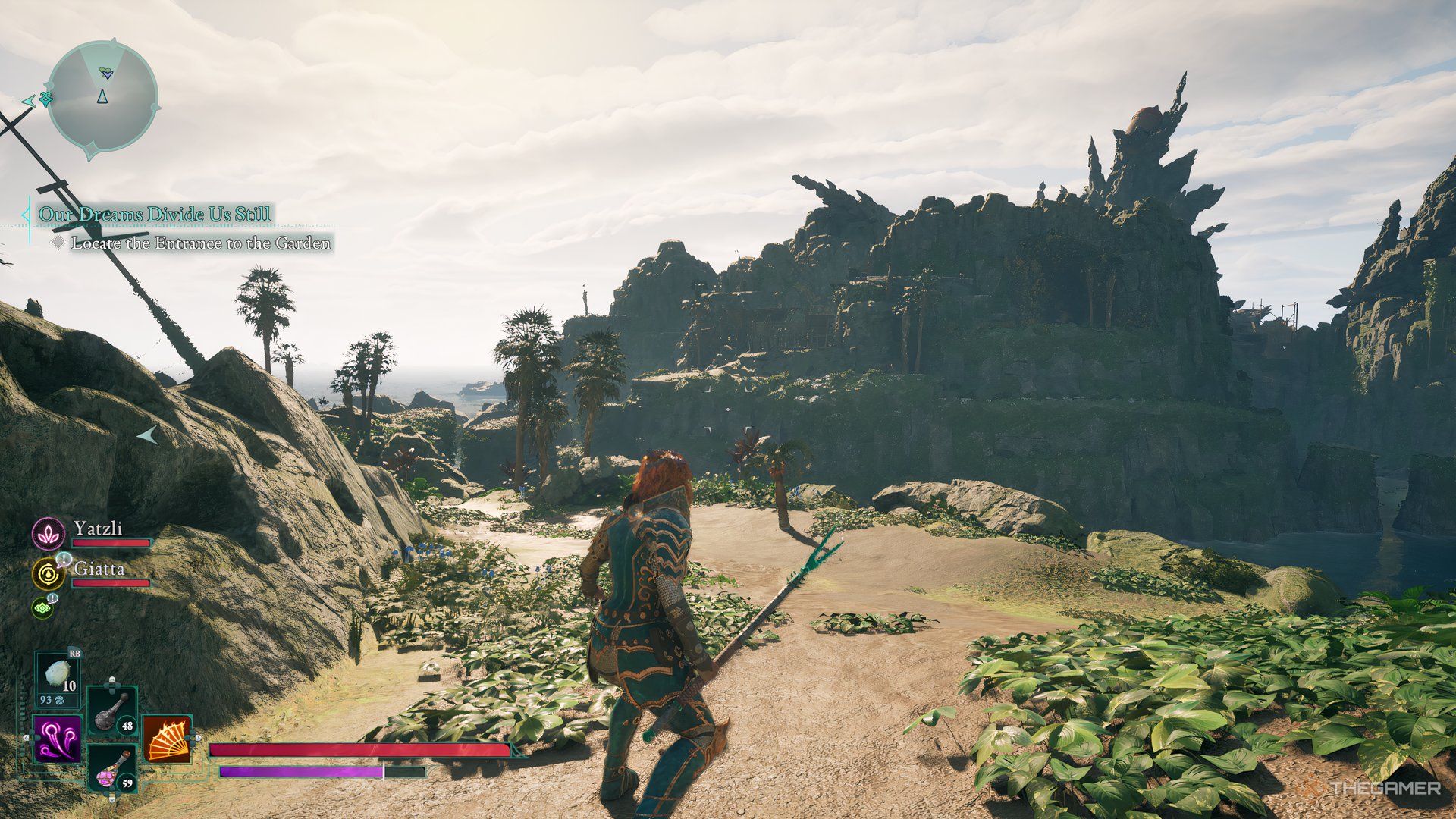Use the dark flask with 48 remaining

coord(112,711)
